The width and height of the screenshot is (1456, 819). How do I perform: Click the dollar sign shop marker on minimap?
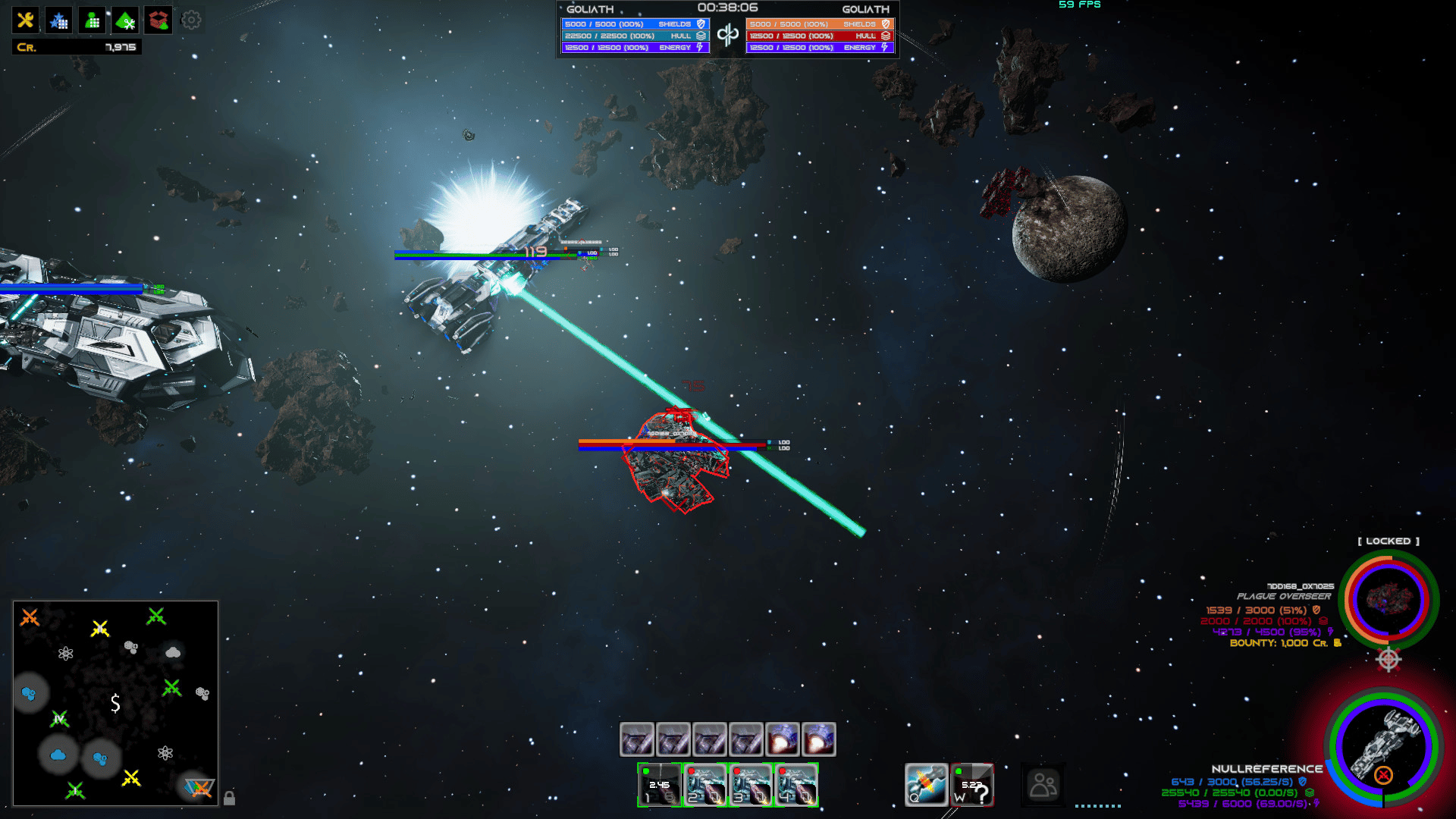115,703
